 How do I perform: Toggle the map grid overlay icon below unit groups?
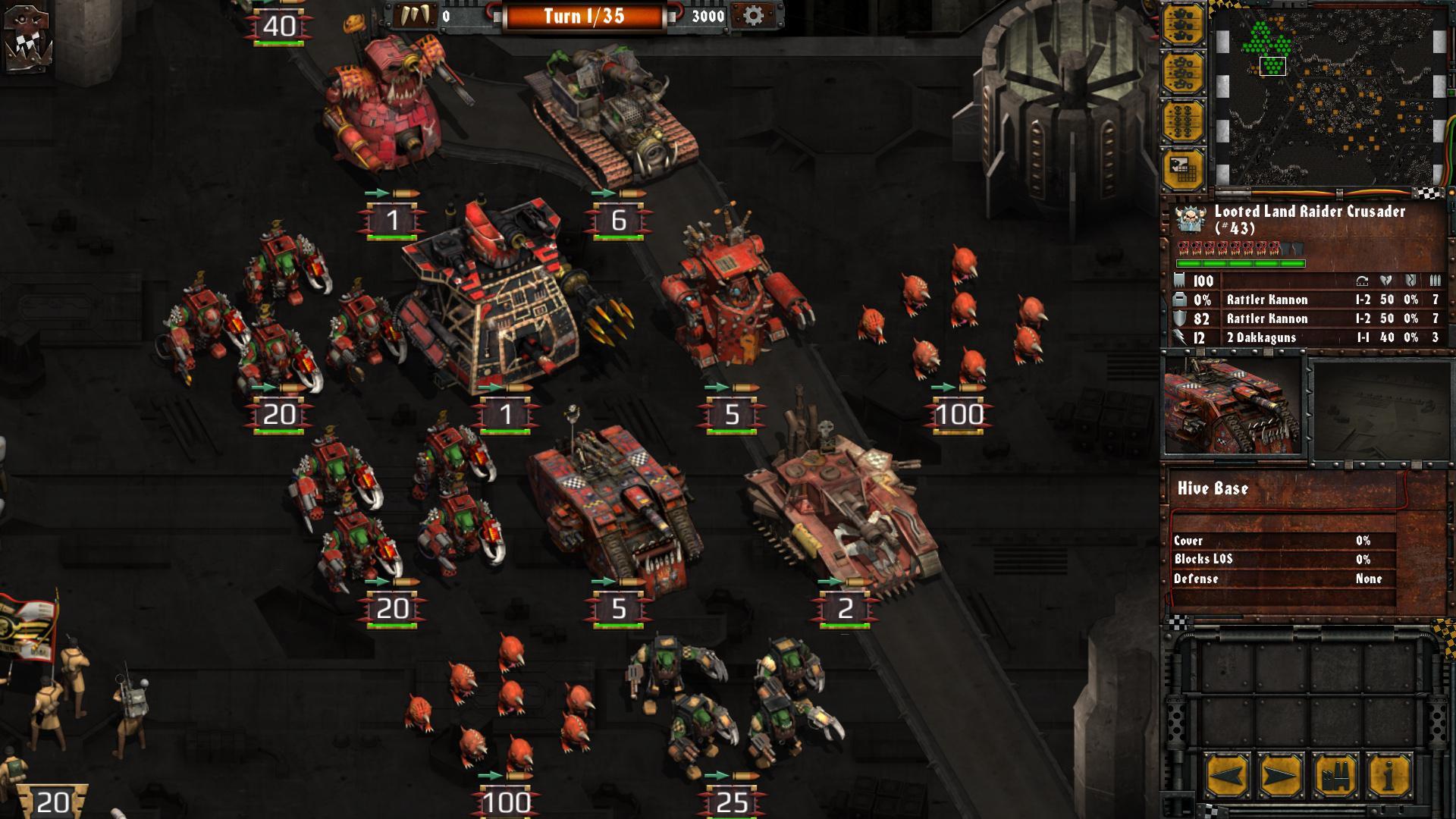click(x=1184, y=167)
